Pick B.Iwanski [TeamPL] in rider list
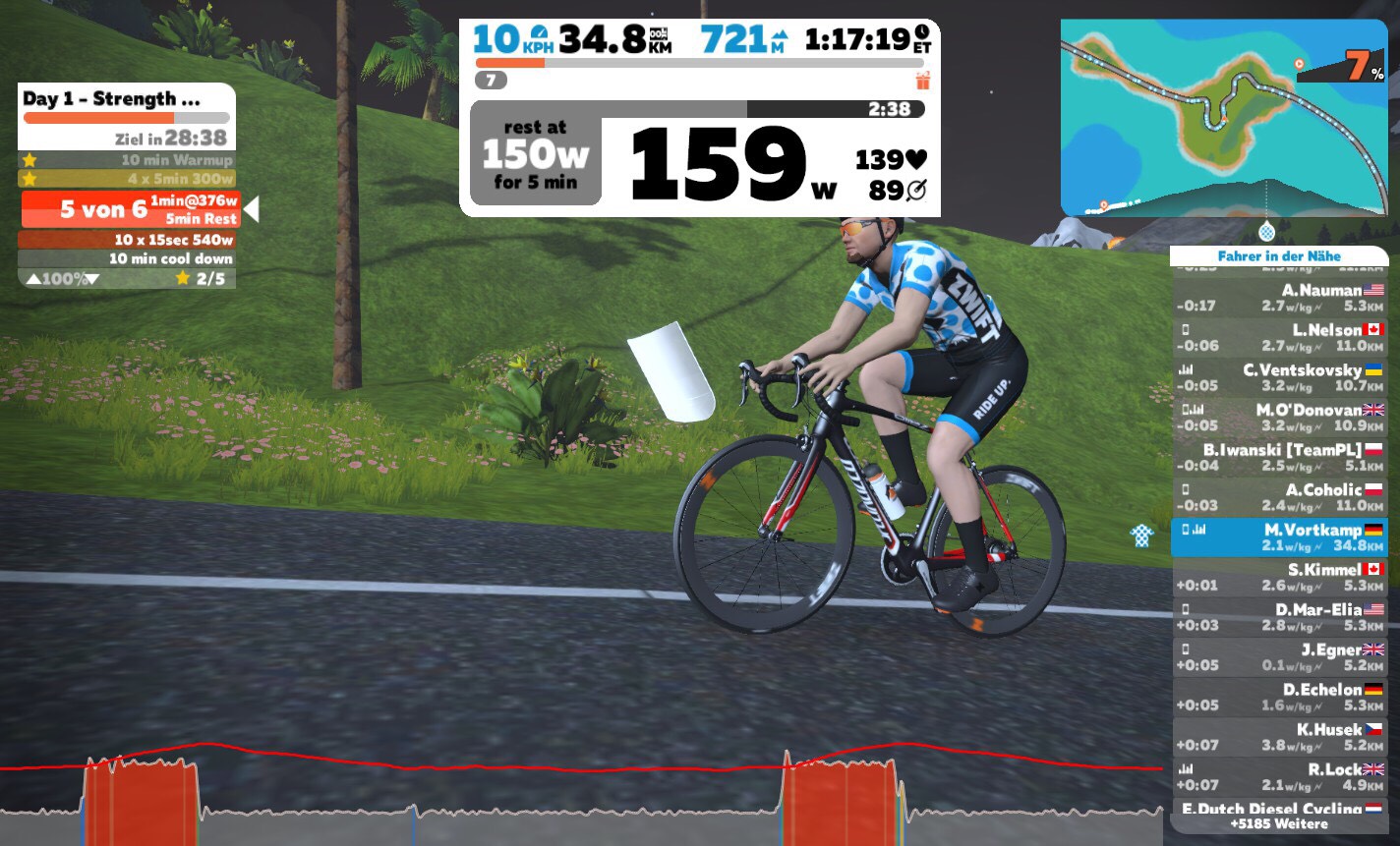This screenshot has height=846, width=1400. pos(1278,458)
